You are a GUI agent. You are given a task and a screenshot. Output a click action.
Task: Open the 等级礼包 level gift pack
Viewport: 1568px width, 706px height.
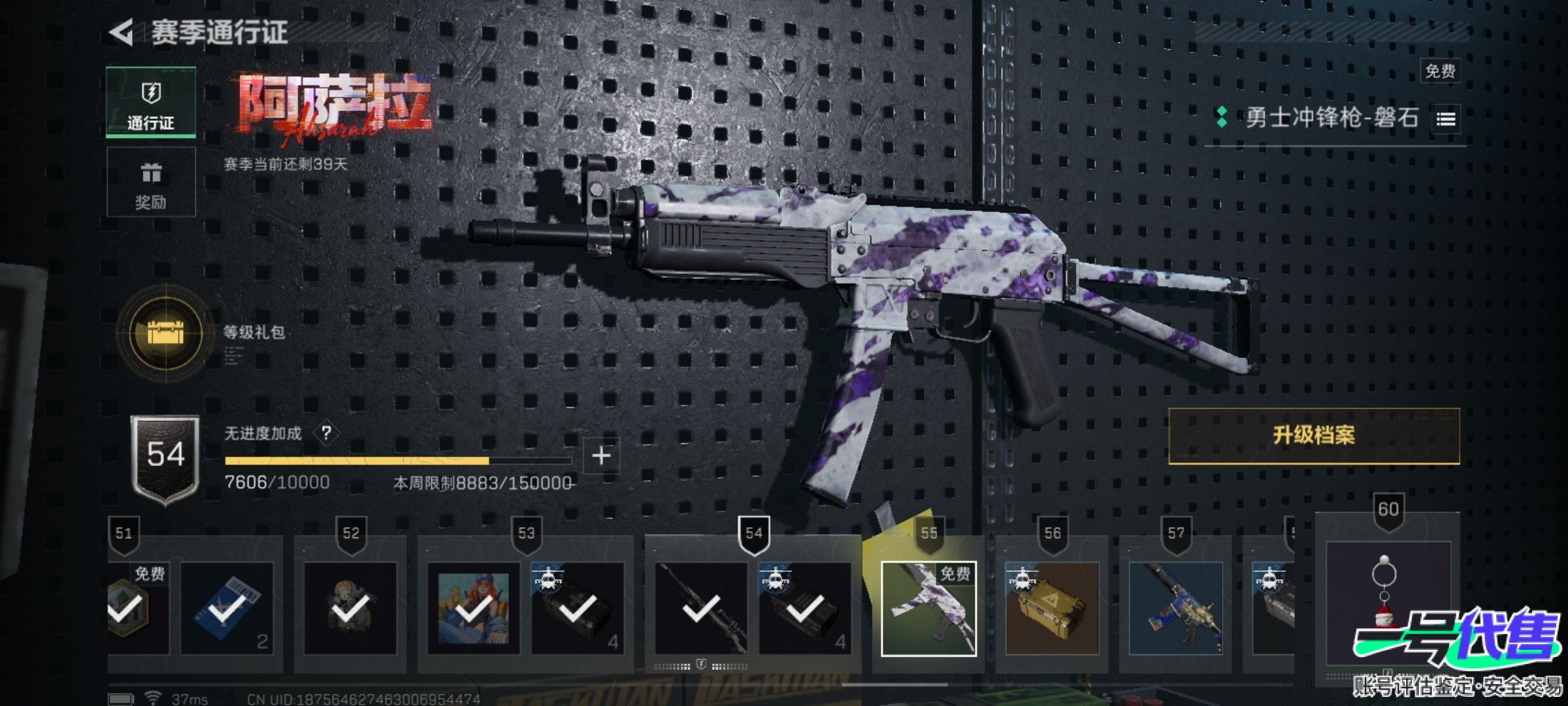click(x=166, y=333)
